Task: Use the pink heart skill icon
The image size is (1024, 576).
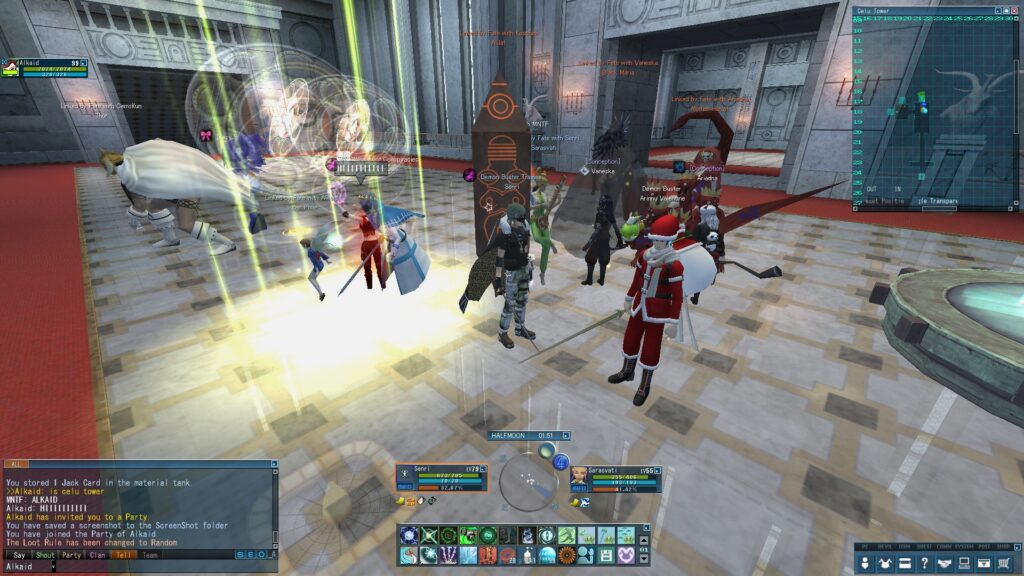Action: pos(625,554)
